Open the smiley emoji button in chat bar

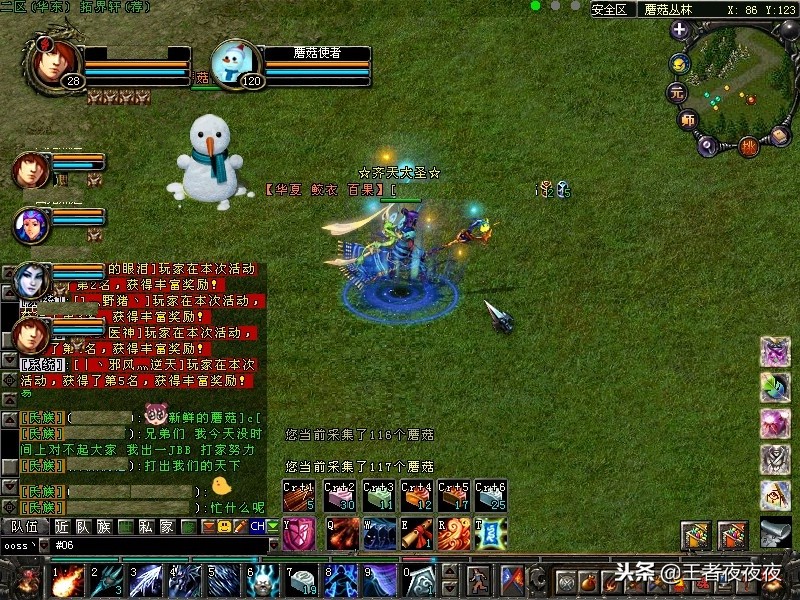(x=226, y=526)
